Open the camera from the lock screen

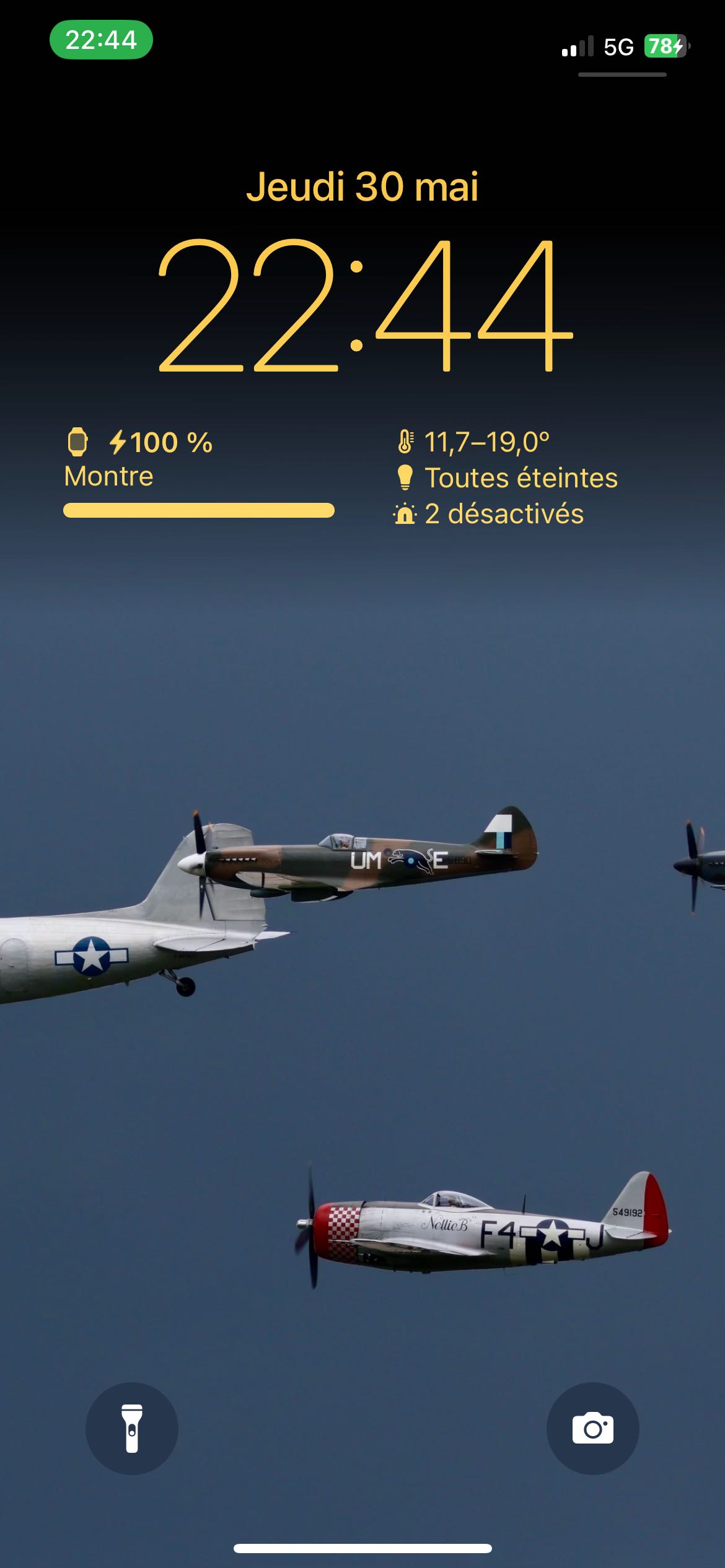point(592,1428)
